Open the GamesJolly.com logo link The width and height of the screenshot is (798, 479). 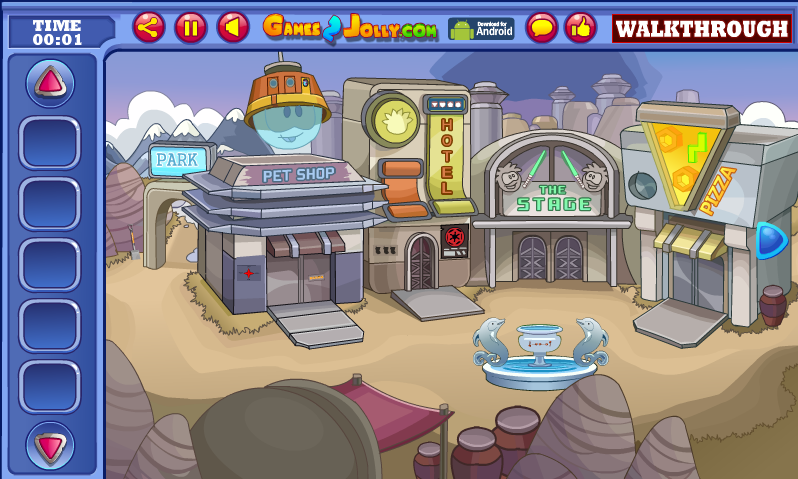350,28
